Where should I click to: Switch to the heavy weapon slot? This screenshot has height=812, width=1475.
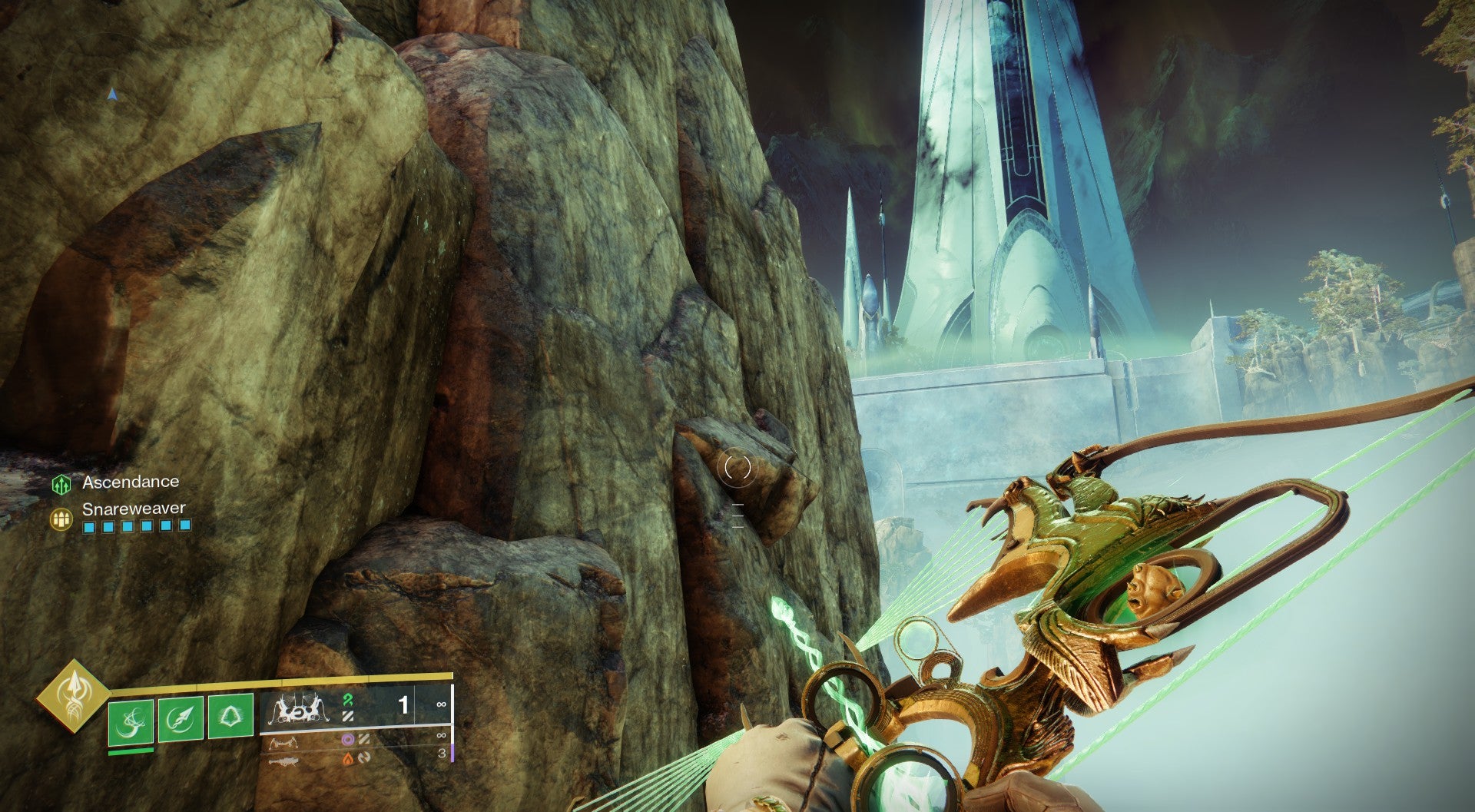click(296, 759)
